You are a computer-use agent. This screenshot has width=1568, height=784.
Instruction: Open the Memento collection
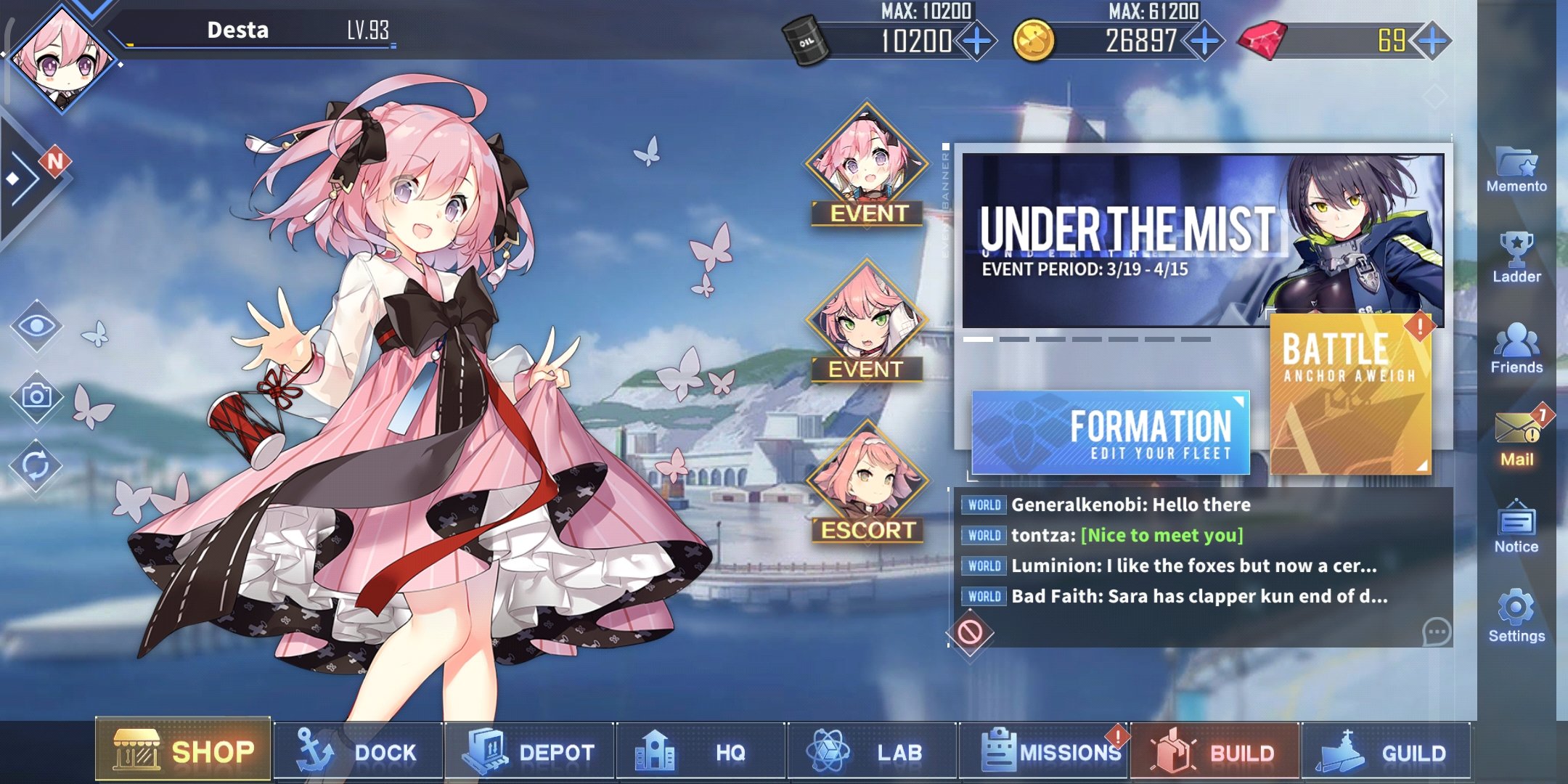point(1516,169)
